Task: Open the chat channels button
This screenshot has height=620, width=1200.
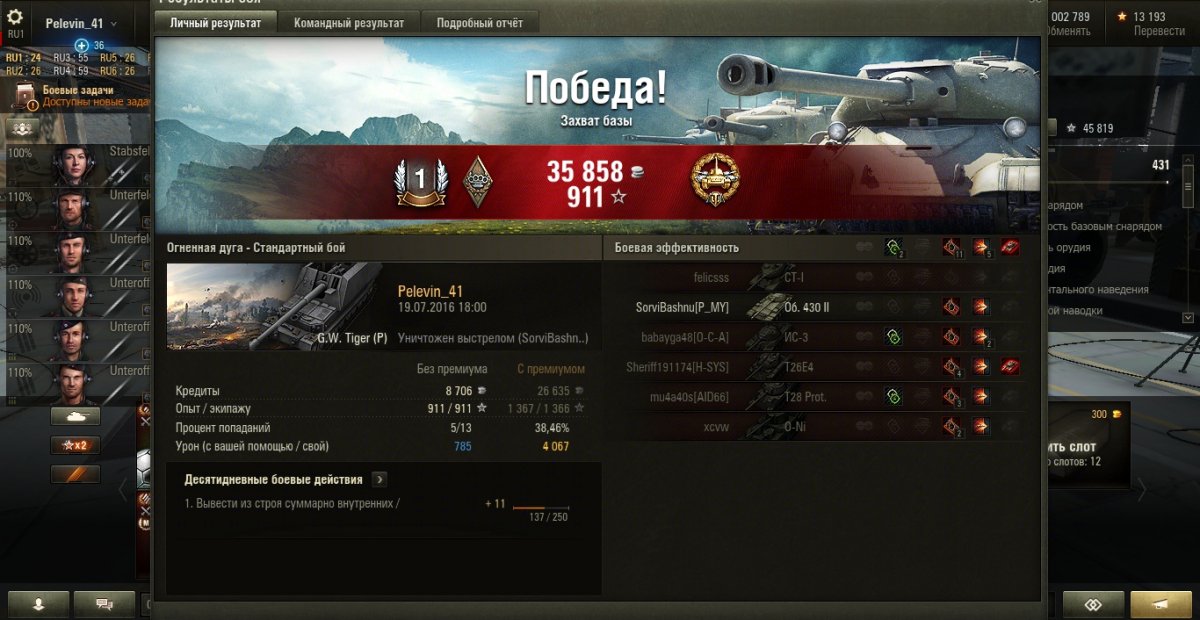Action: [x=103, y=604]
